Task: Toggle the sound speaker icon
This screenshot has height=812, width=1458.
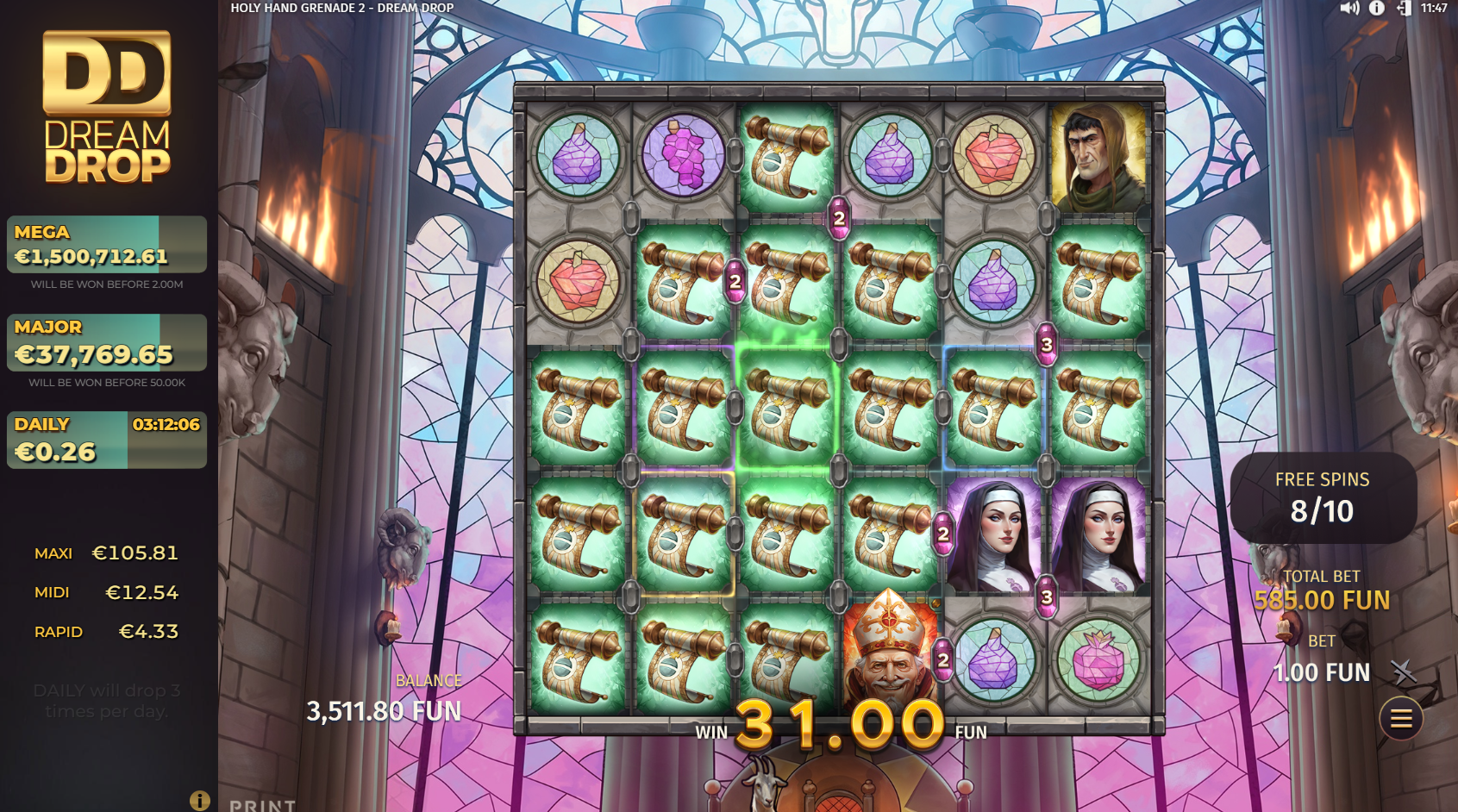Action: (x=1349, y=9)
